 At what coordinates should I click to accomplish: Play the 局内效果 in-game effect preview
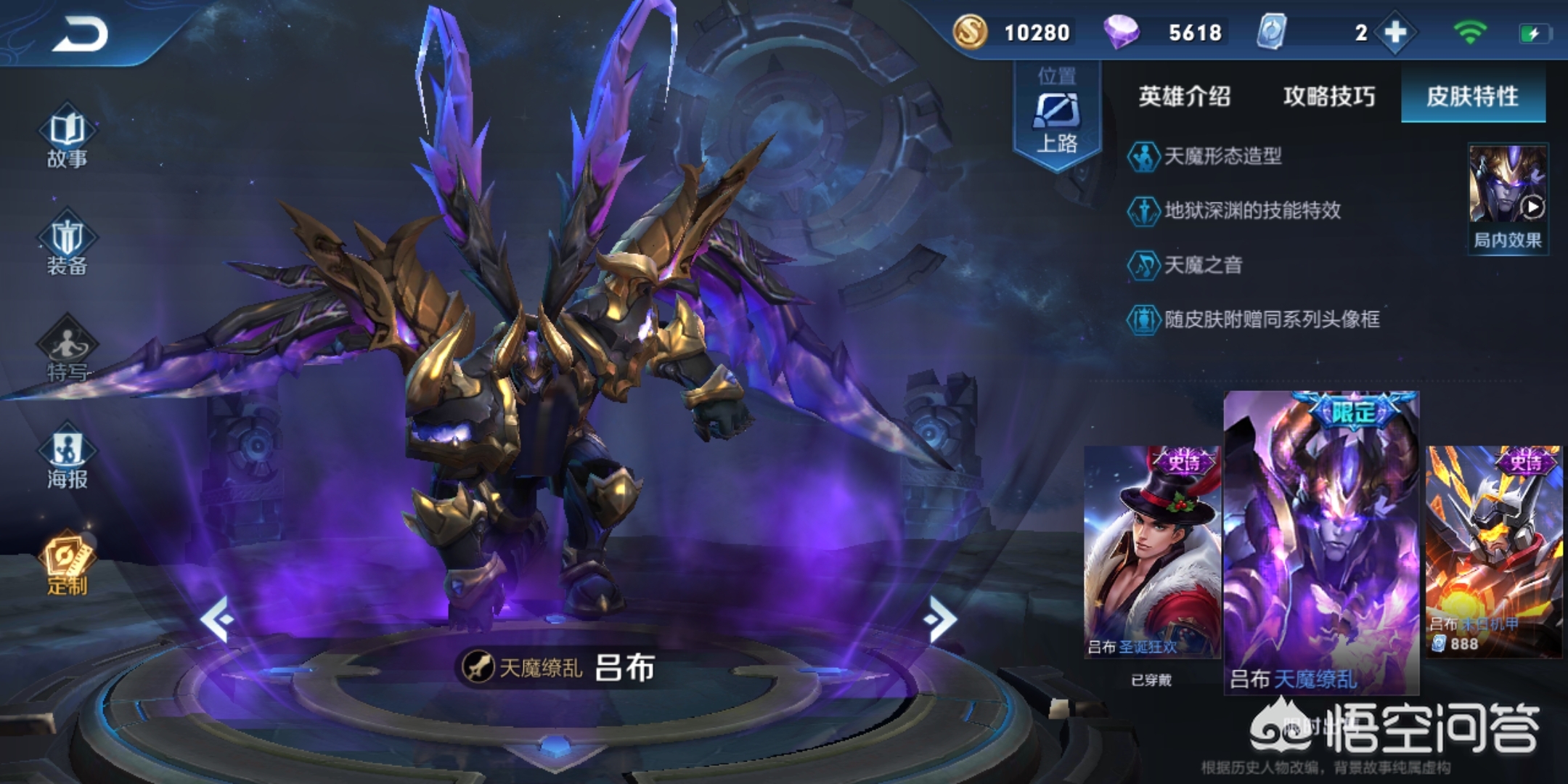click(1508, 197)
